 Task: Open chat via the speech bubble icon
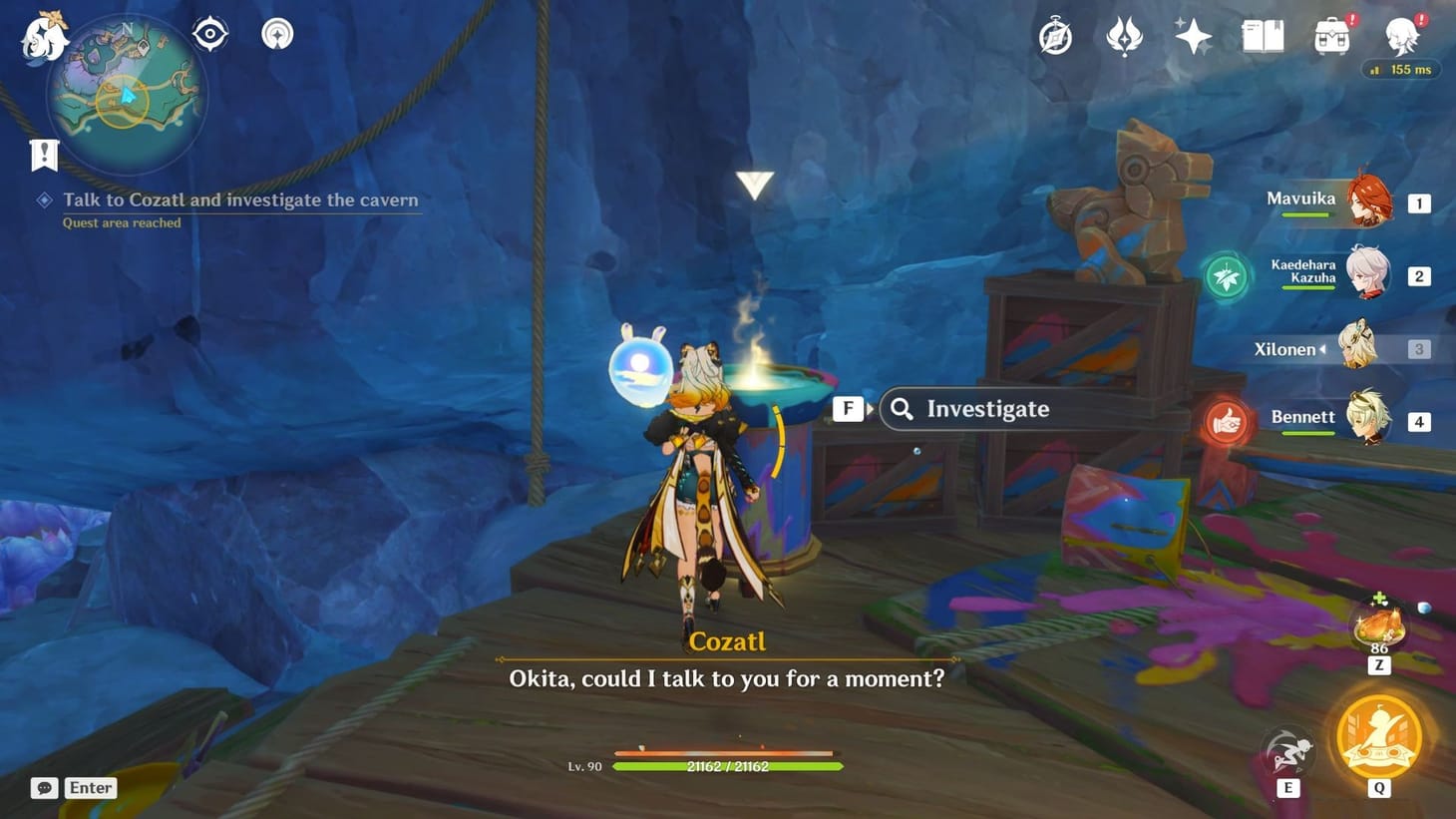coord(44,787)
